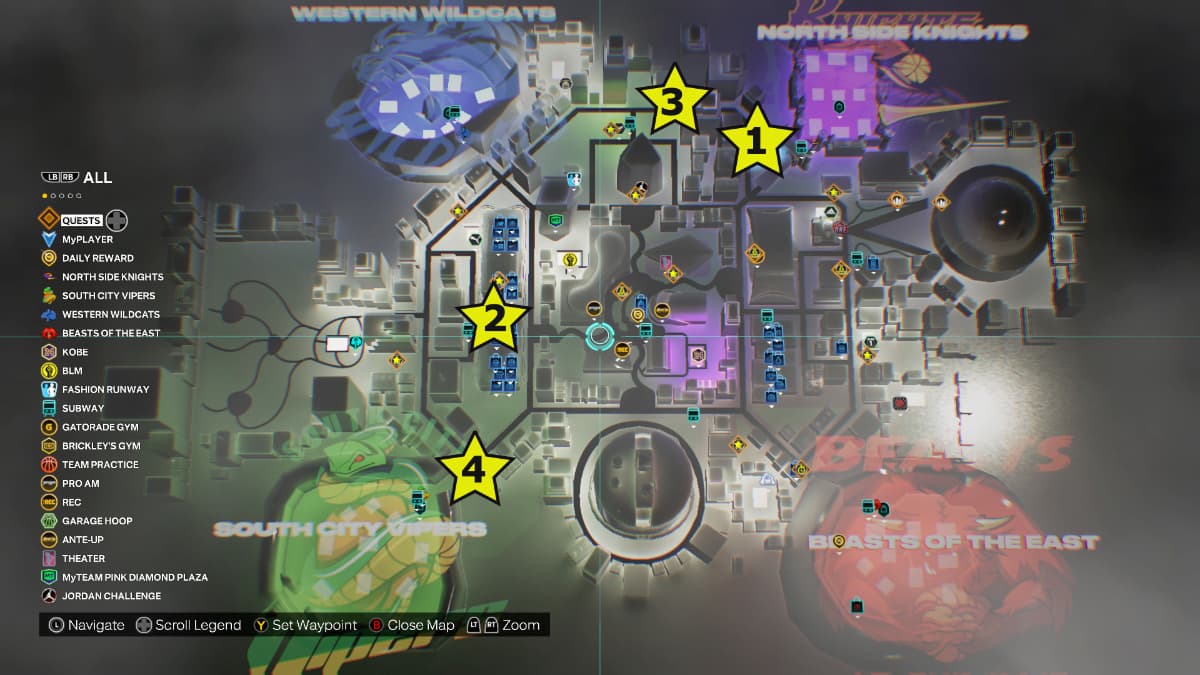The image size is (1200, 675).
Task: Choose the Kobe legend entry
Action: [75, 352]
